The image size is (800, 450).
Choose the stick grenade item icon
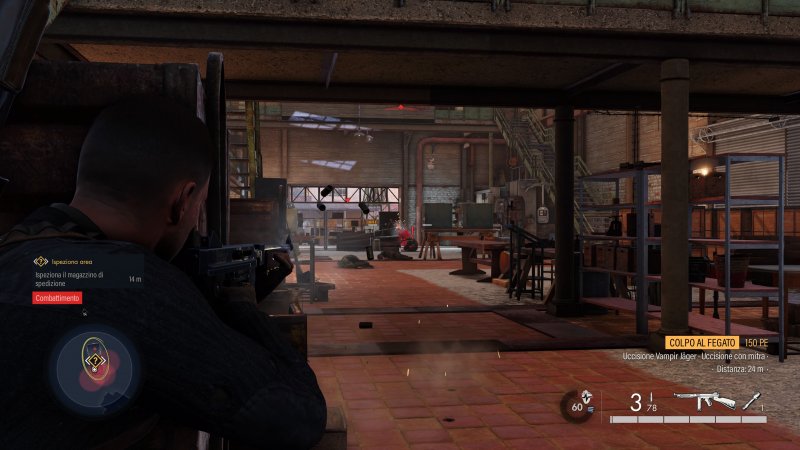(x=752, y=401)
